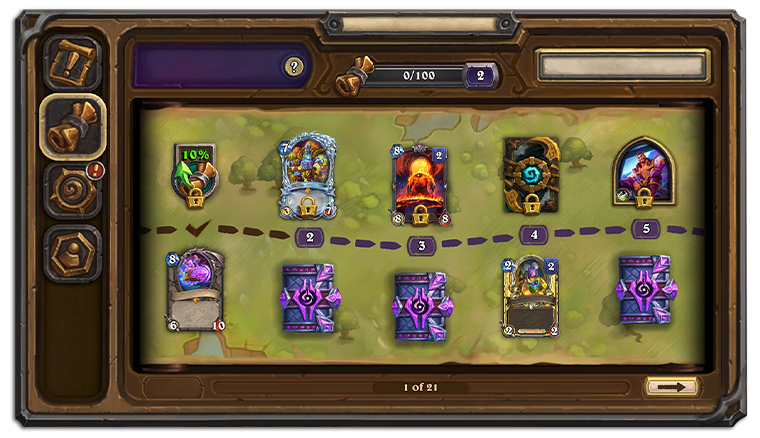Inspect the locked frozen blue card reward
Viewport: 760px width, 438px height.
tap(308, 177)
